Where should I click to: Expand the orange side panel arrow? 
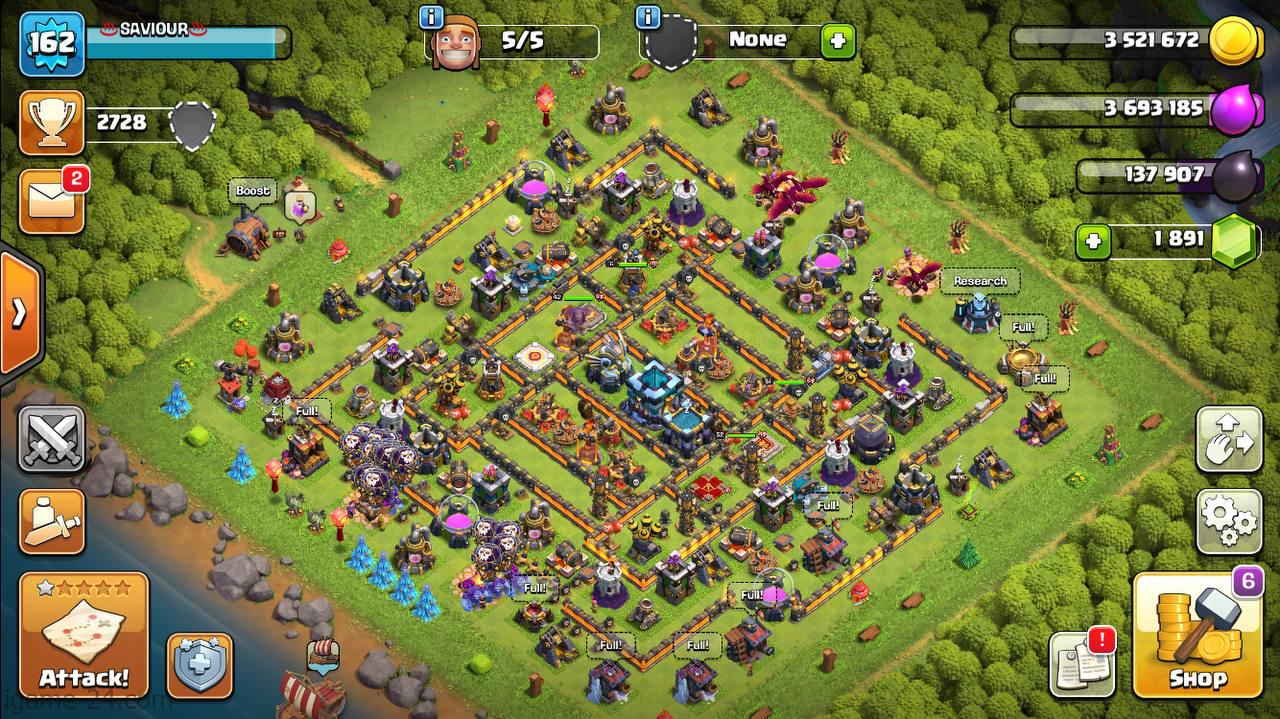pyautogui.click(x=19, y=313)
